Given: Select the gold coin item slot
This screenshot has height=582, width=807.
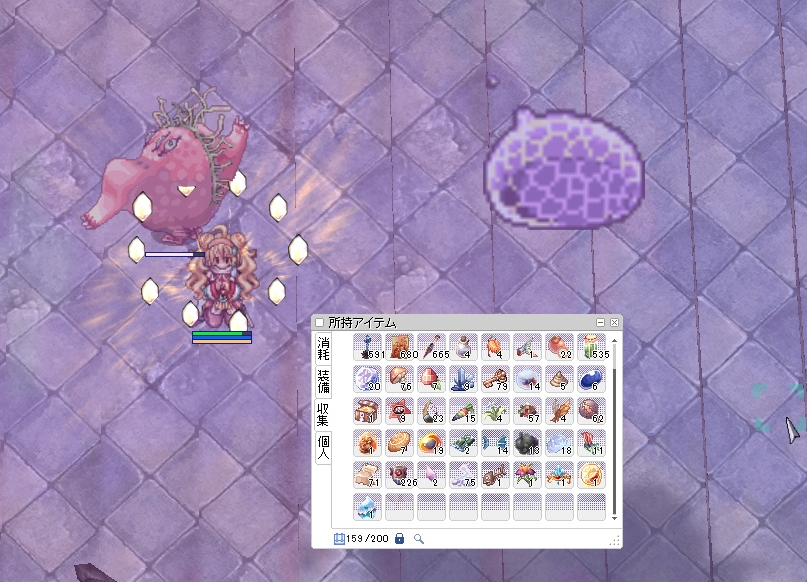Looking at the screenshot, I should [x=591, y=475].
